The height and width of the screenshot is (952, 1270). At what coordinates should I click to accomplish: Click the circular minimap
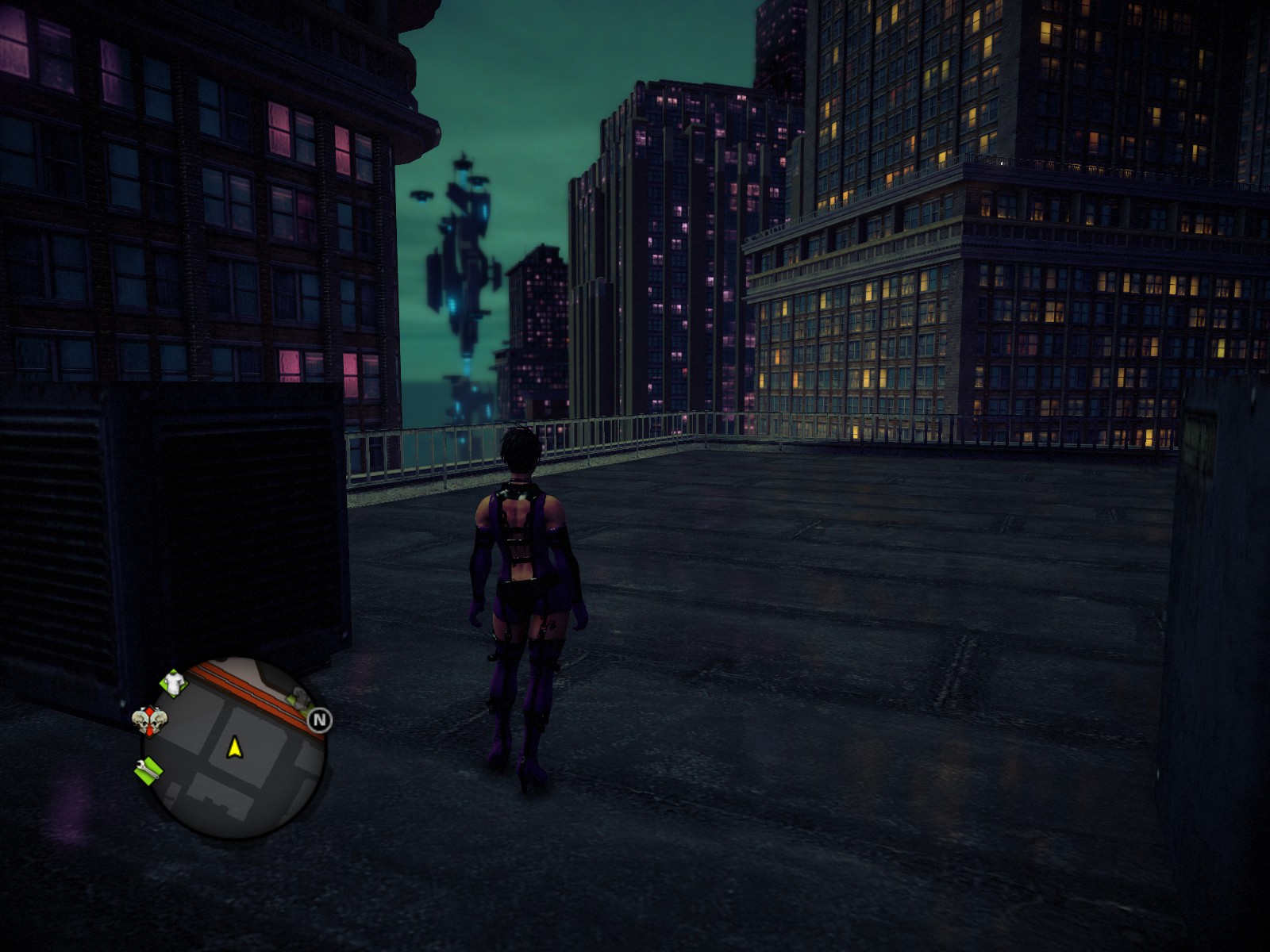233,748
